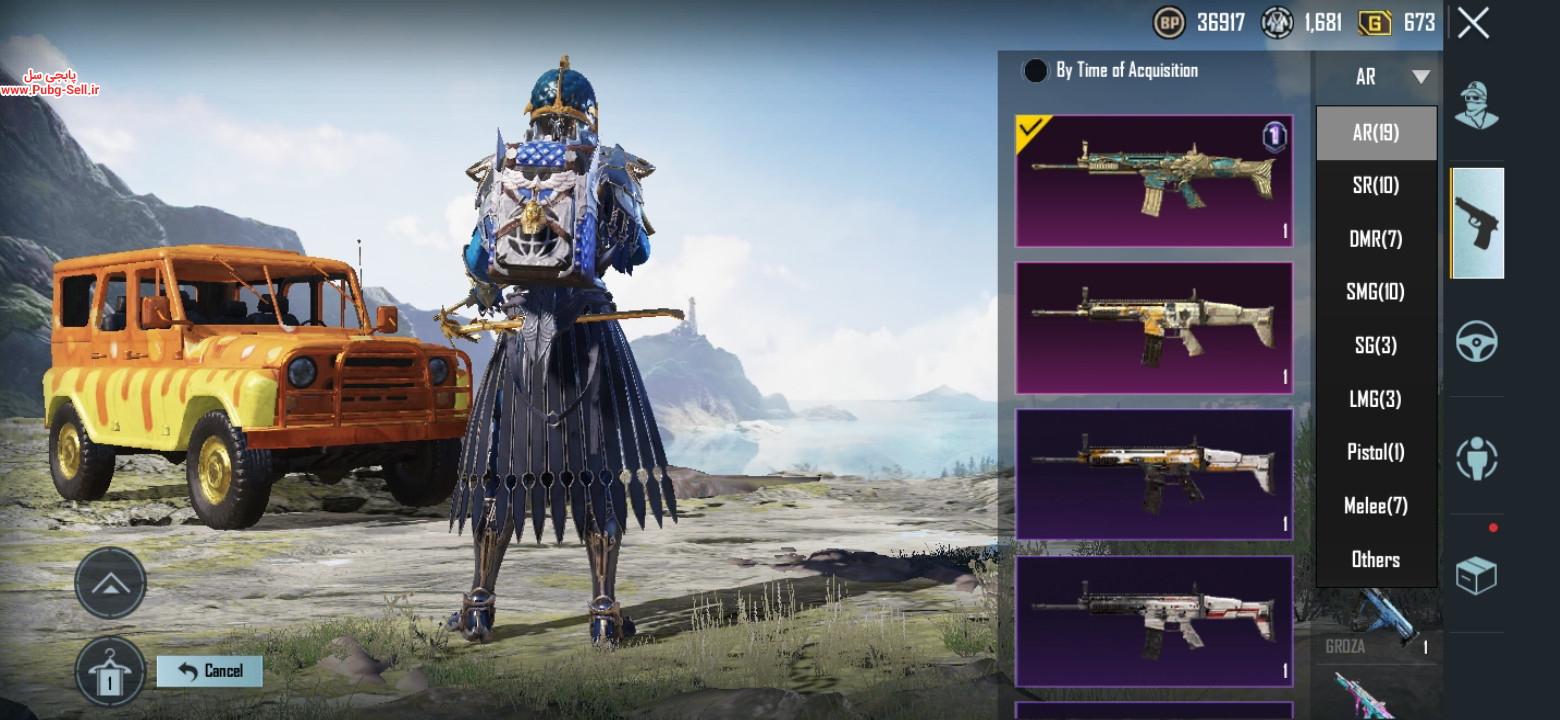Show the Others category
Screen dimensions: 1560x720
[1376, 559]
